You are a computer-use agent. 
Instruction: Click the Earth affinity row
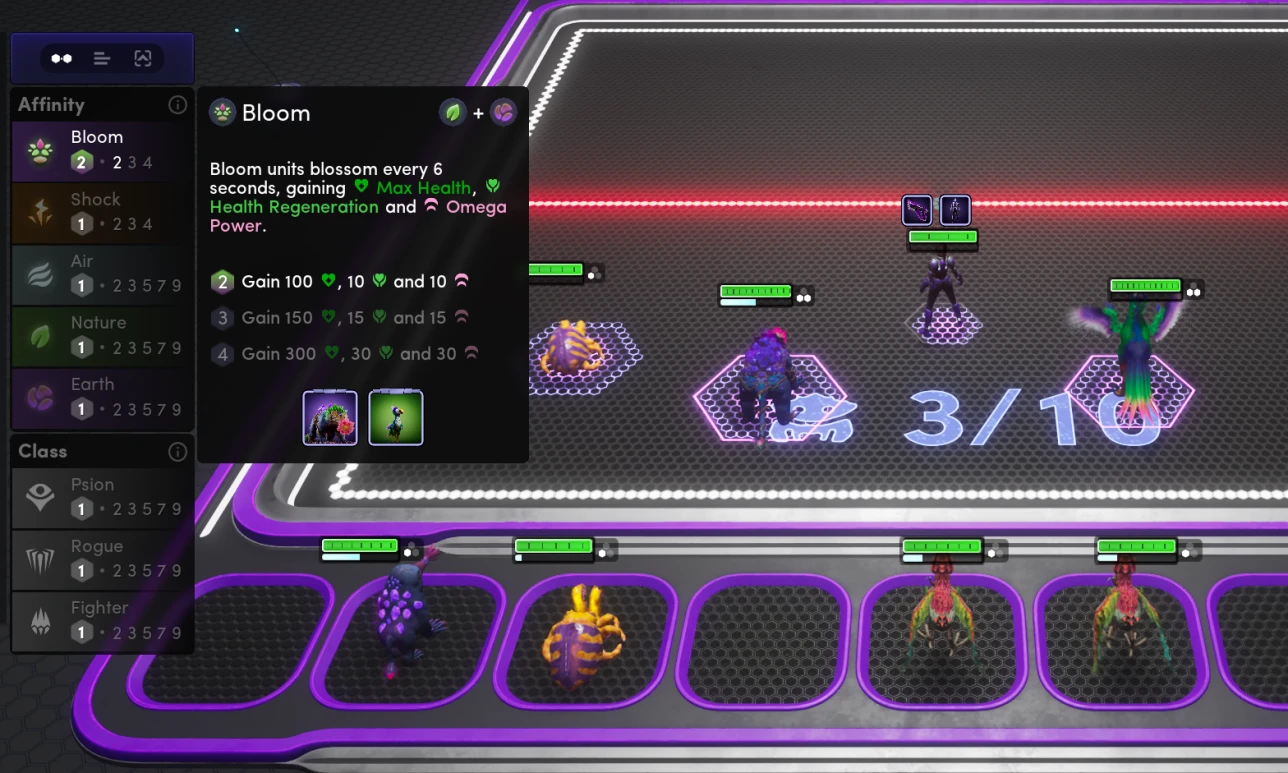[102, 397]
